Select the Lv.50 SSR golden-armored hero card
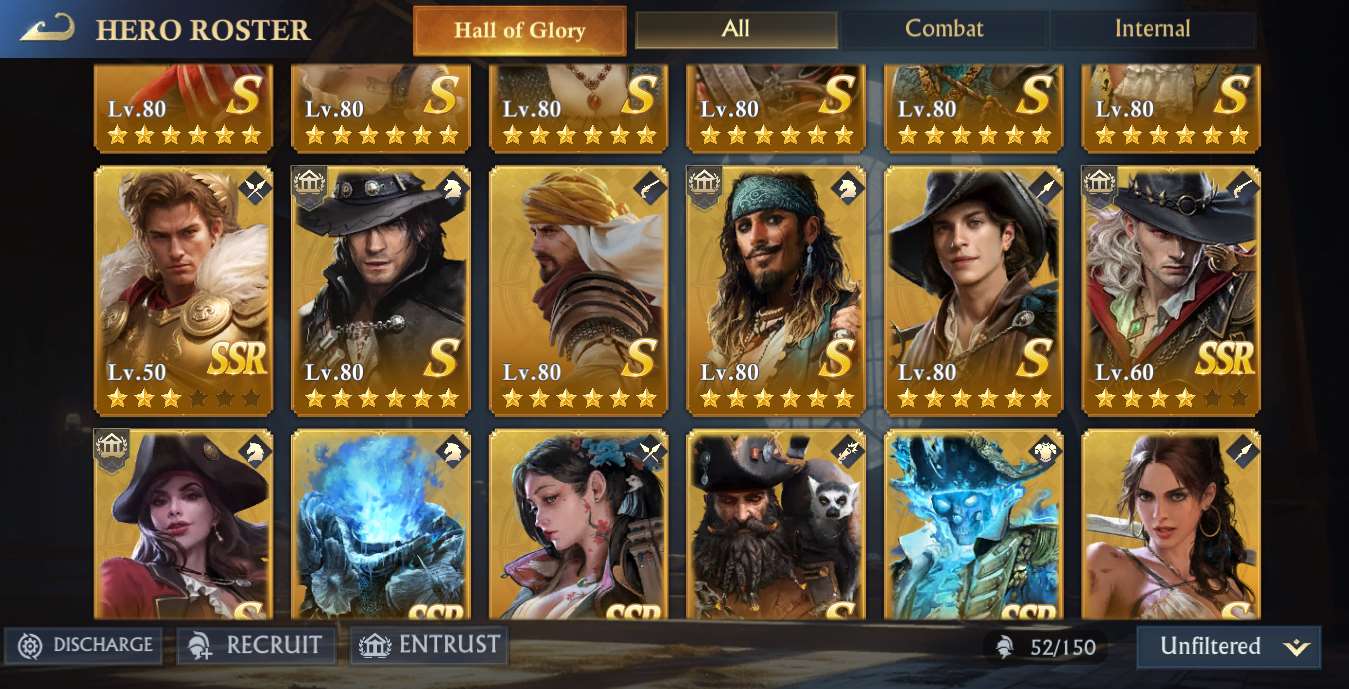 [x=182, y=290]
